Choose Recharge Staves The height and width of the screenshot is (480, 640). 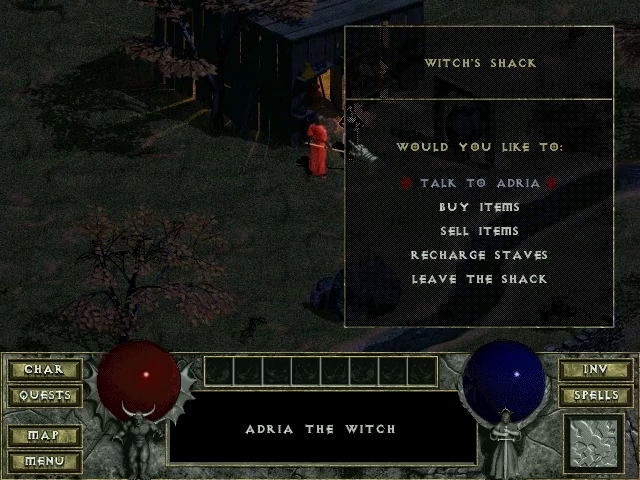pyautogui.click(x=480, y=255)
